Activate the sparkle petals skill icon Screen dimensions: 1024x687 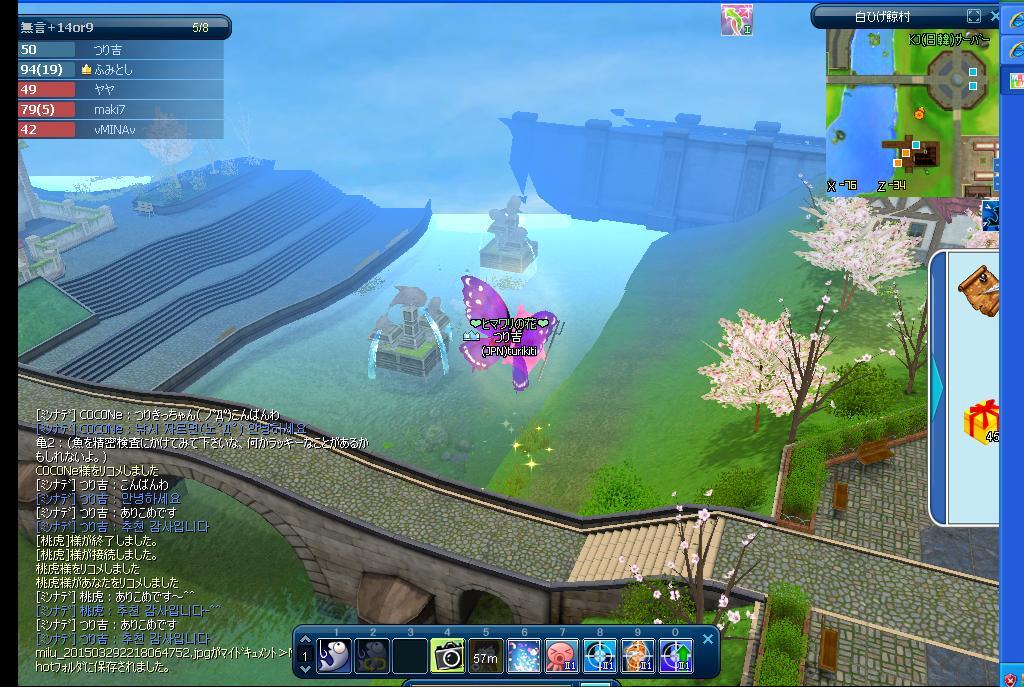[523, 656]
